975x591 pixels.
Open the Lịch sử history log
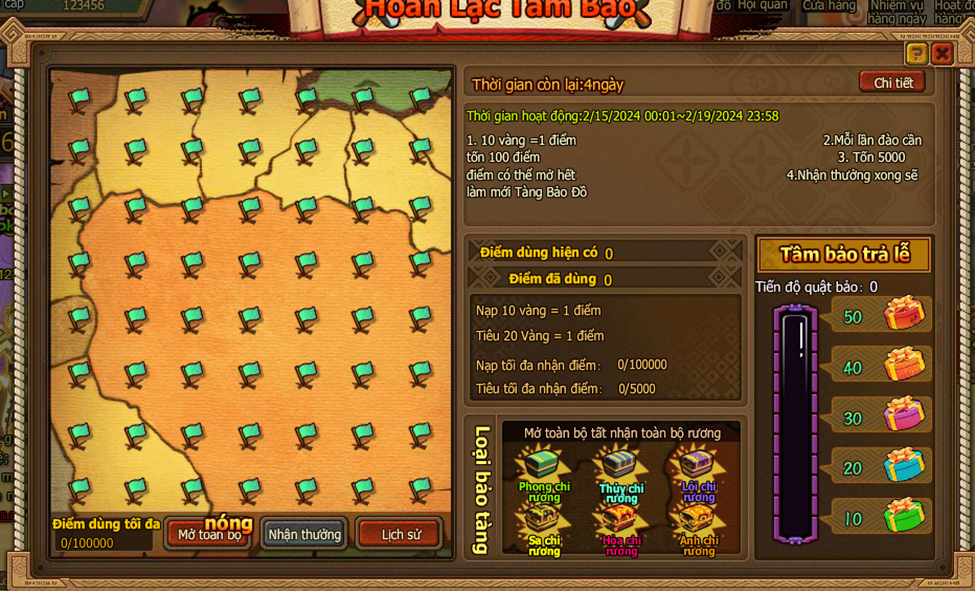400,534
